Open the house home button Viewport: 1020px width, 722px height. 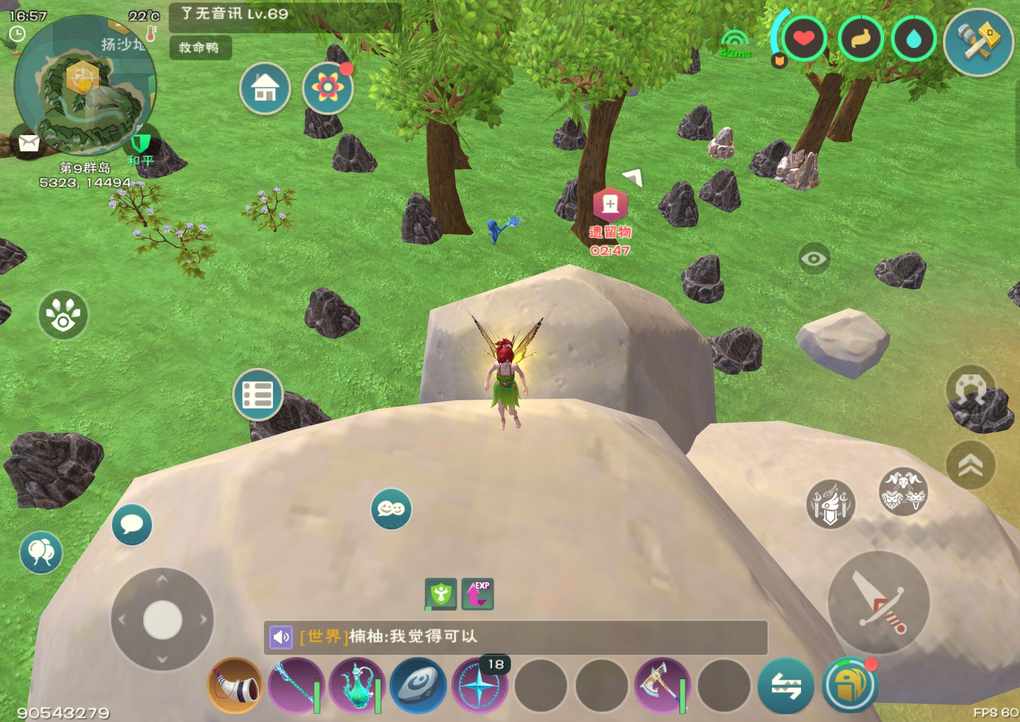265,88
